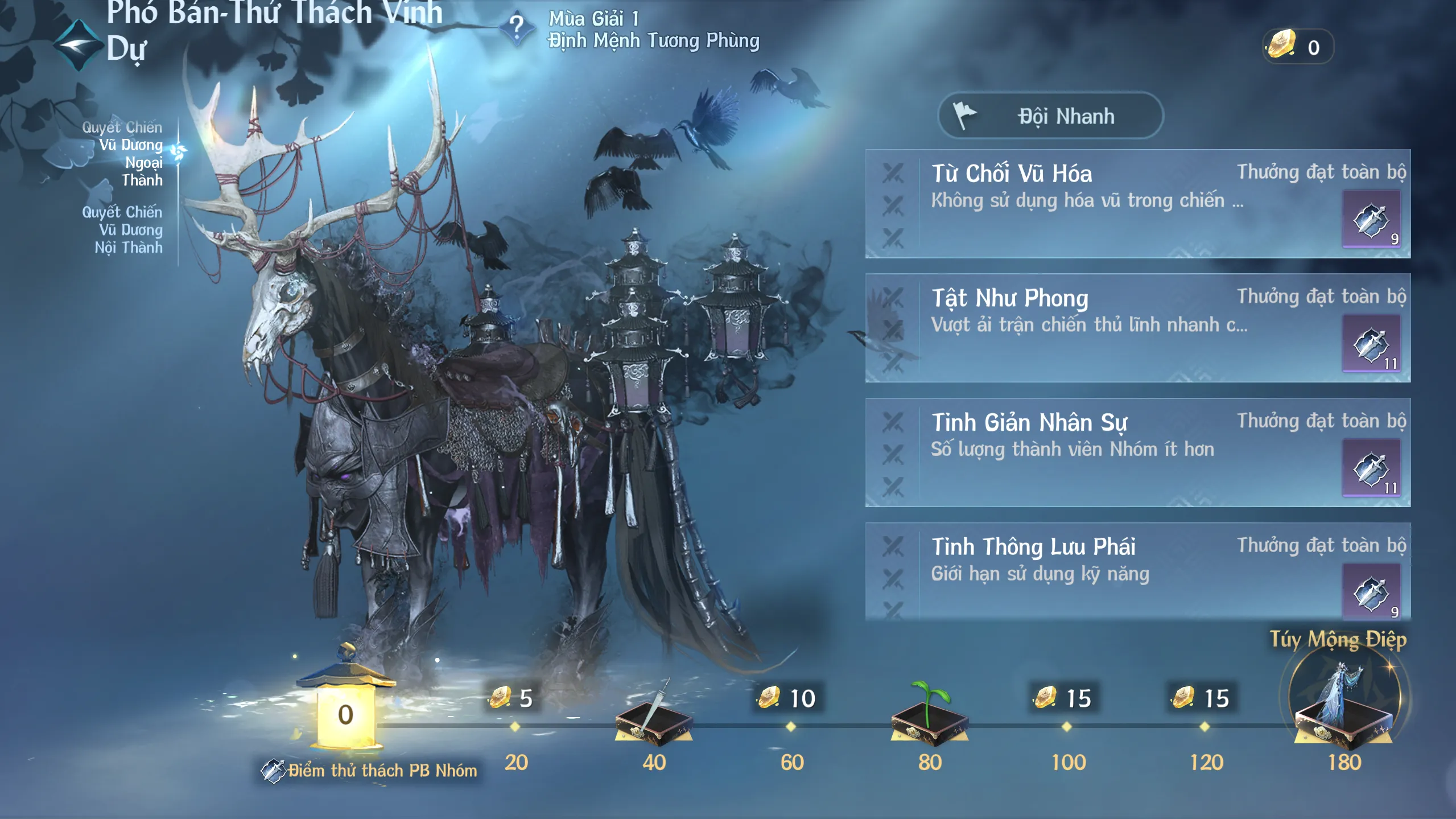Screen dimensions: 1456x819
Task: Open the question mark help icon
Action: [516, 27]
